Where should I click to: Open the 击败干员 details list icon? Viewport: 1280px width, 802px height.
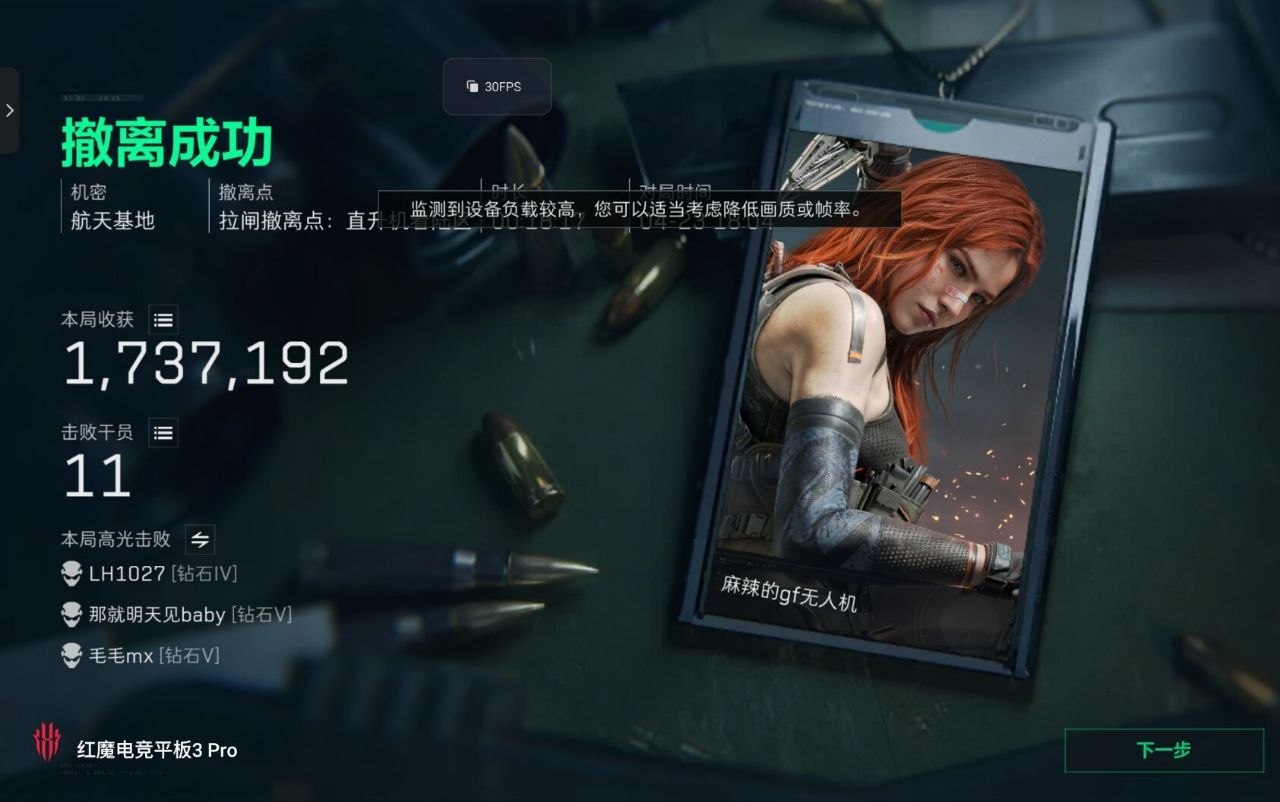[x=164, y=432]
